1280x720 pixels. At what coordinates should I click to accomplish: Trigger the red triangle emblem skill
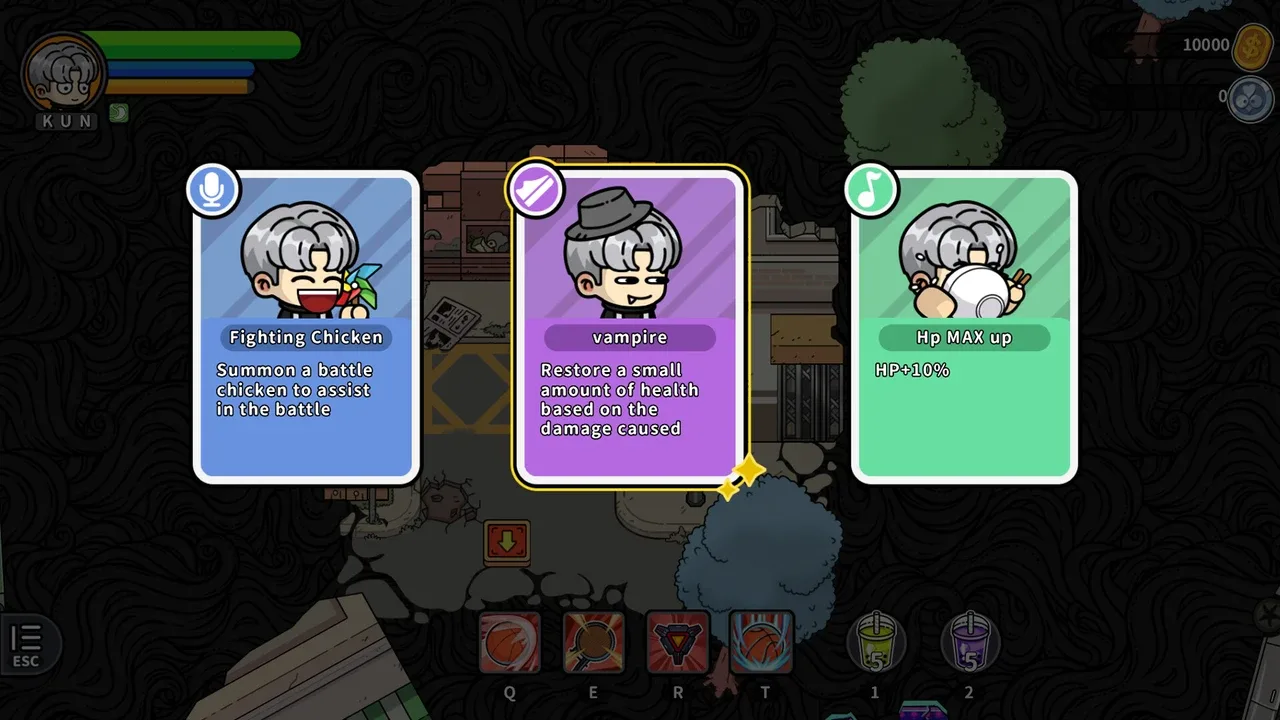pos(678,642)
